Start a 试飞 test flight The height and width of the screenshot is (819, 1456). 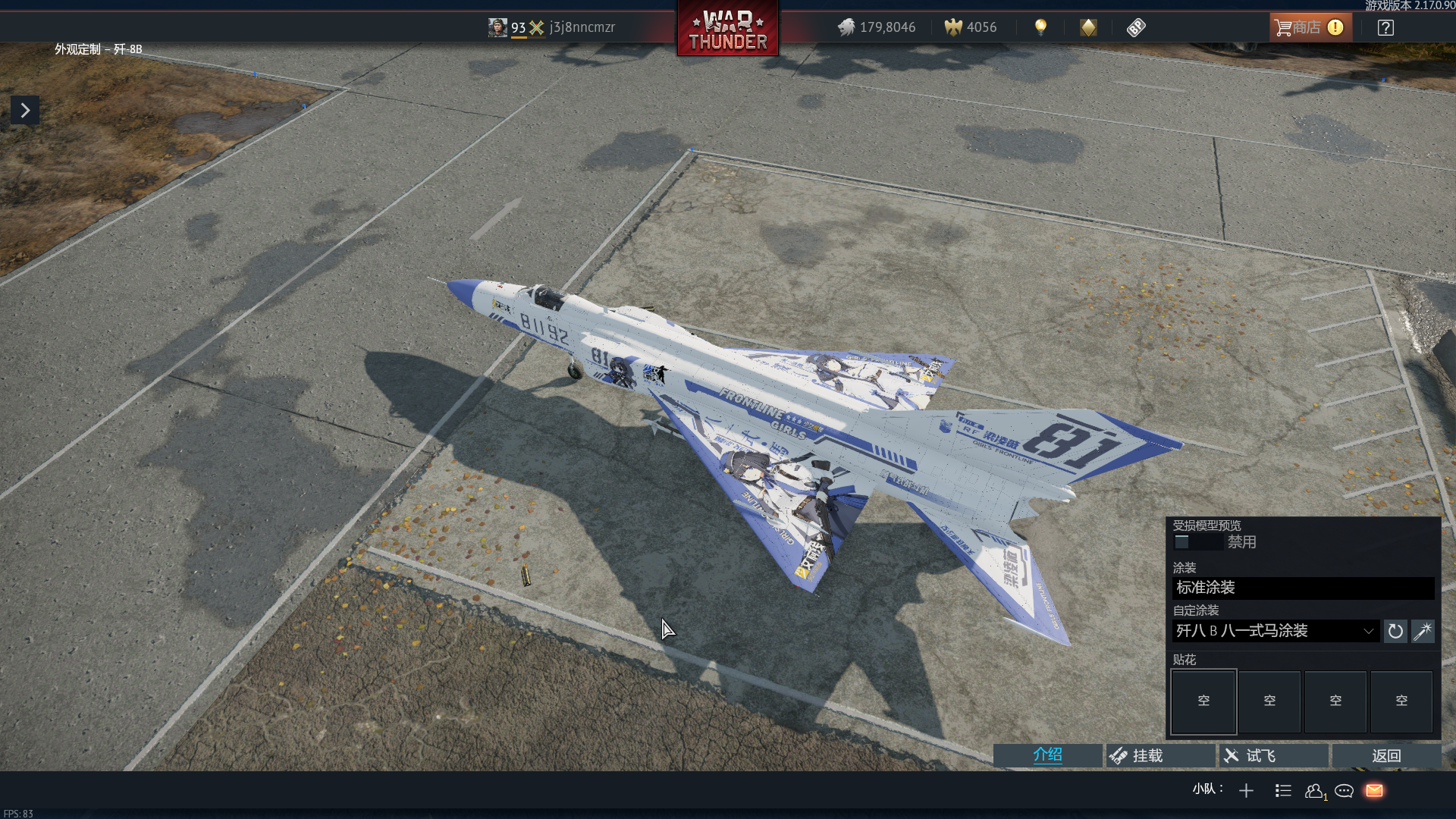point(1273,755)
